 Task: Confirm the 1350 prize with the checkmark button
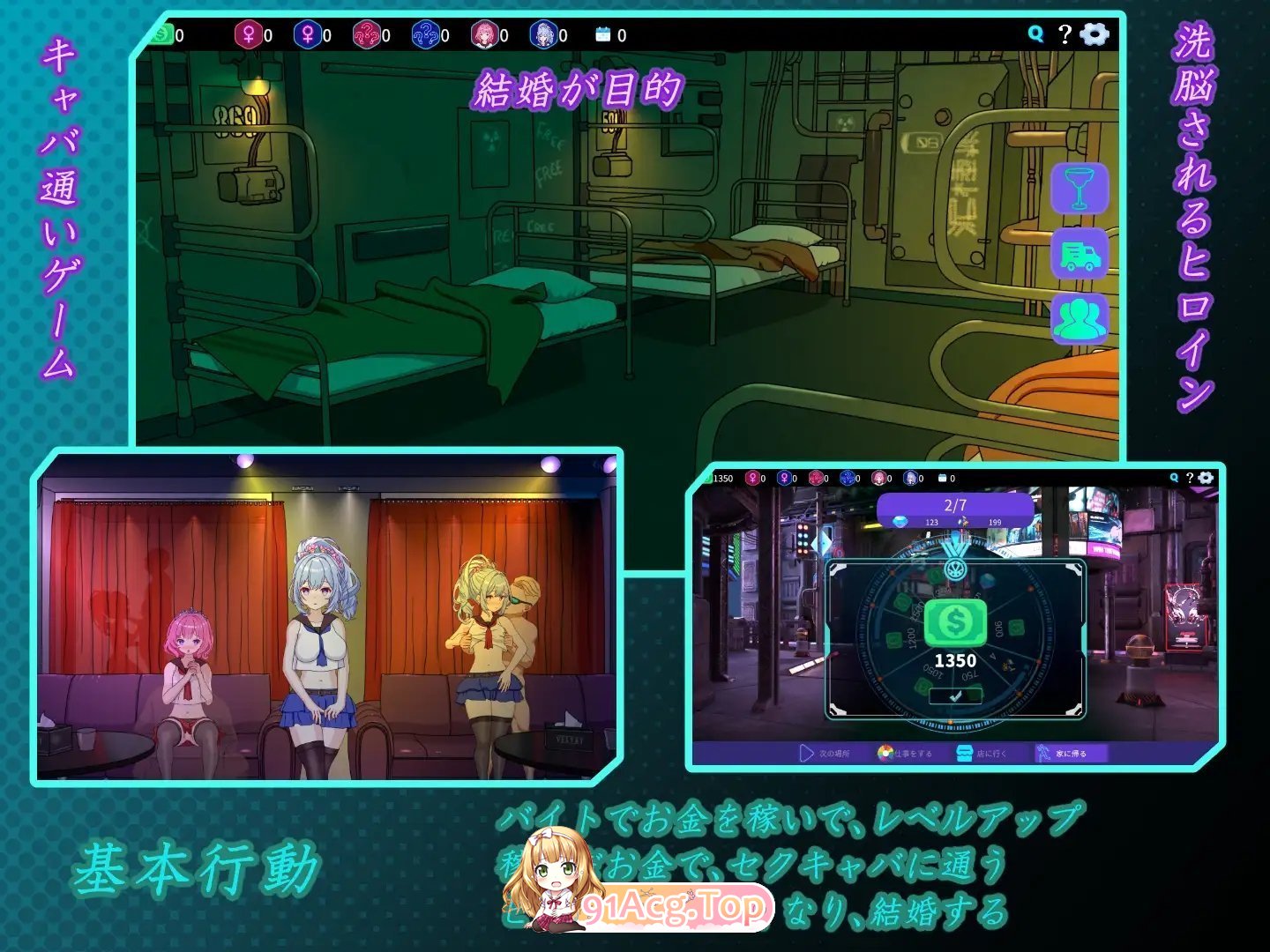tap(954, 696)
